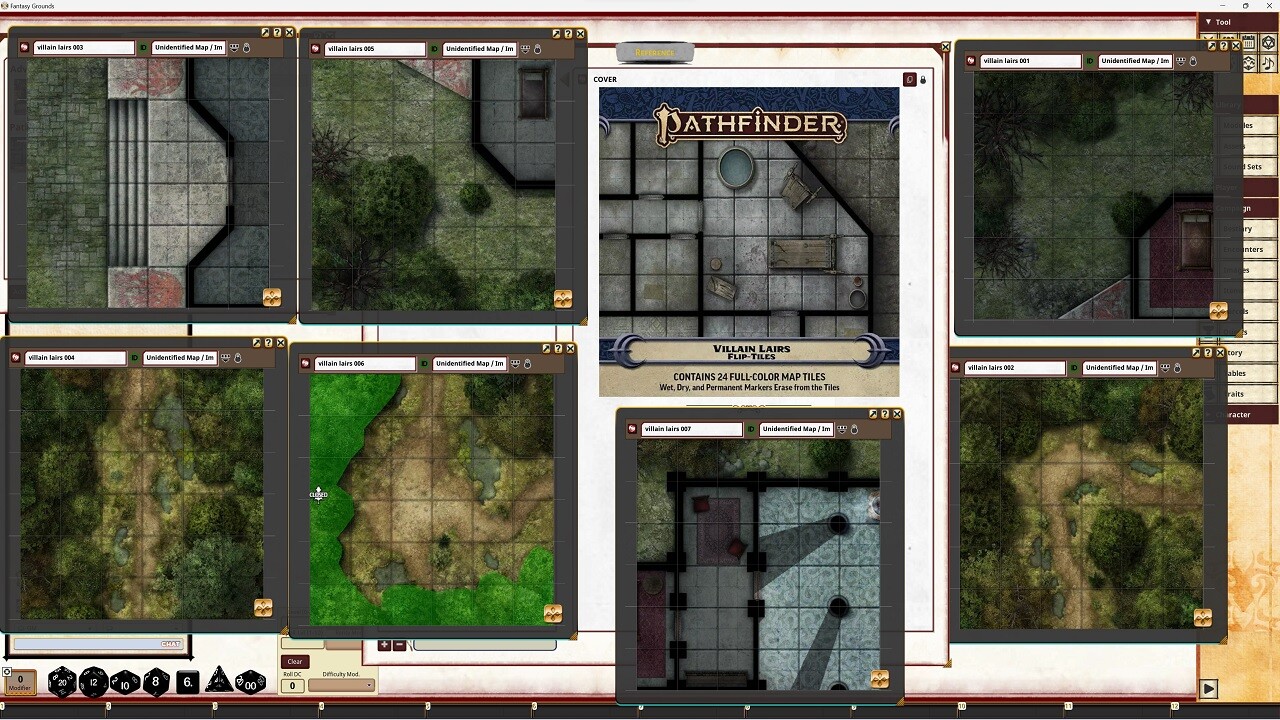Viewport: 1280px width, 720px height.
Task: Roll the d20 die in the dice tray
Action: point(62,682)
